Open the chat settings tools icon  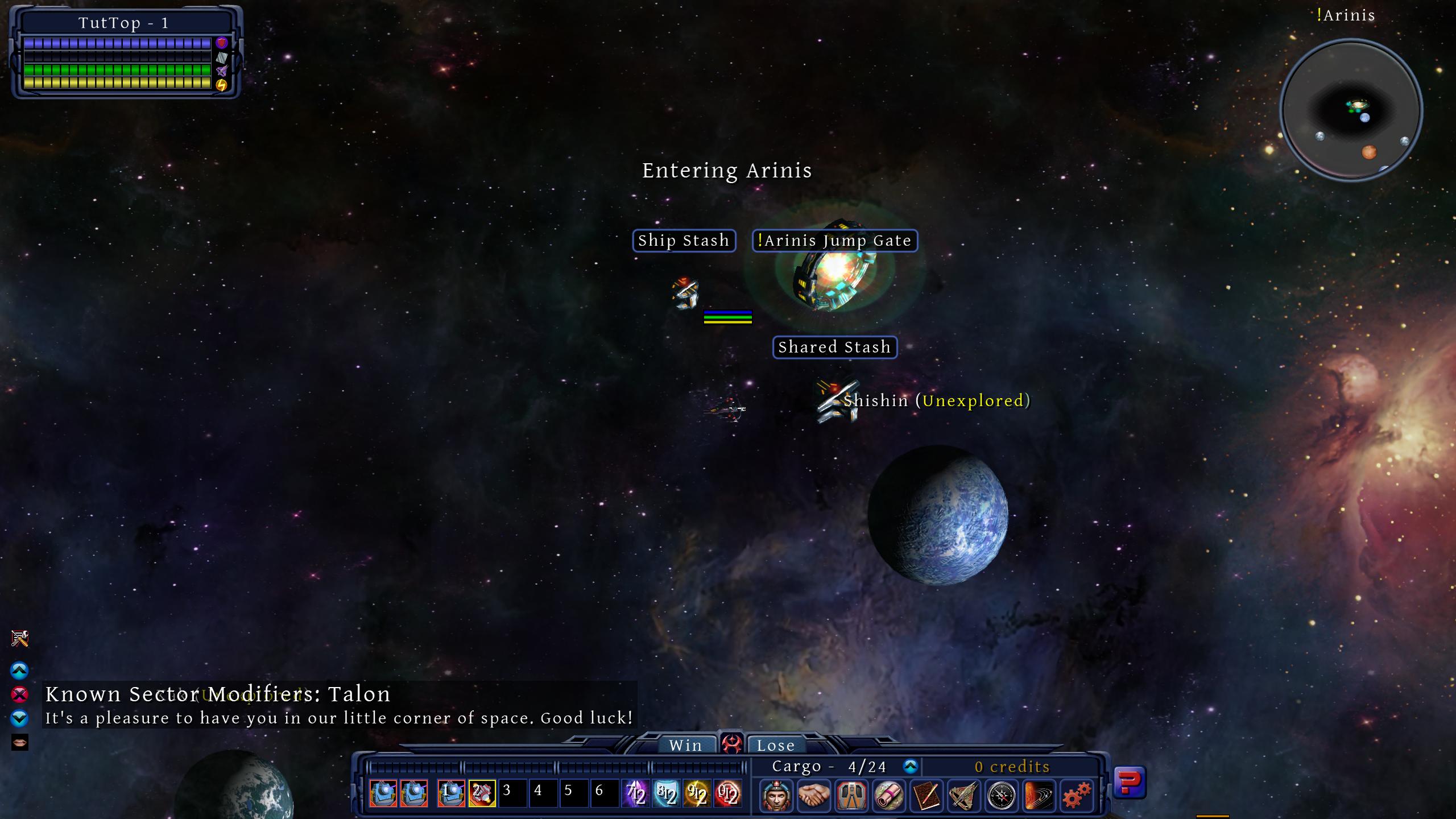click(x=20, y=639)
